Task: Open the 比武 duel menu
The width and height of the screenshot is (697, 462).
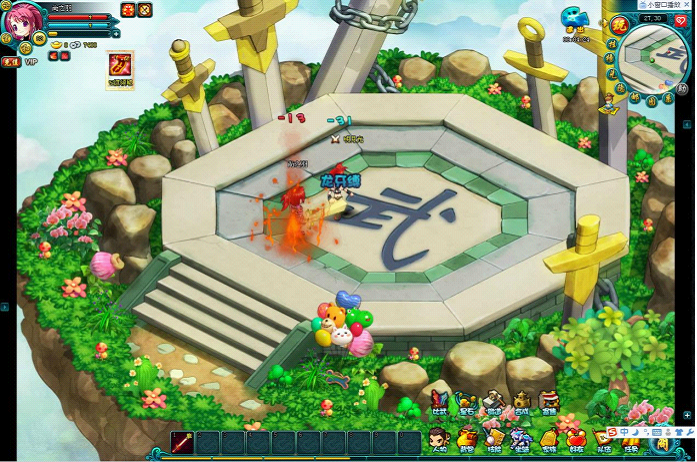Action: click(440, 403)
